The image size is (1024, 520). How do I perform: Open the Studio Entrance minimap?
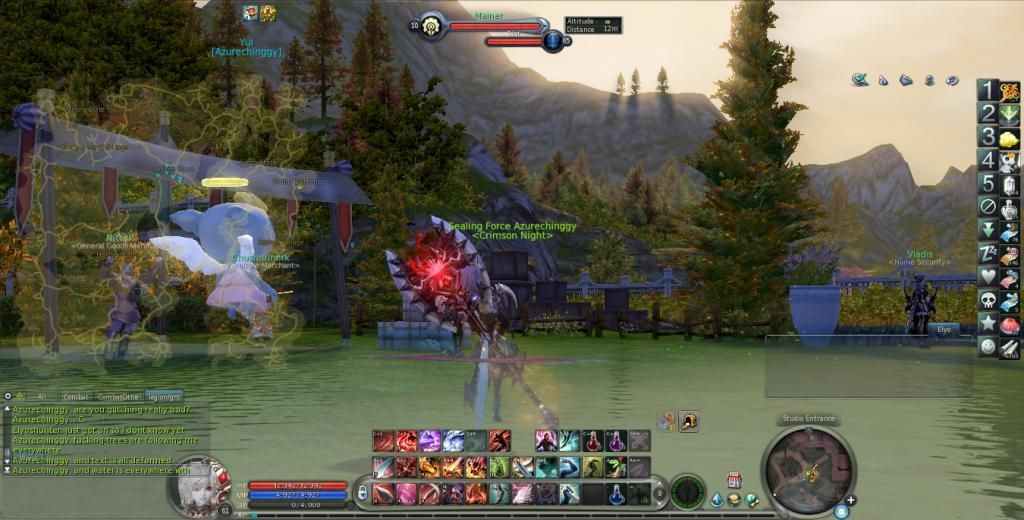[x=808, y=470]
